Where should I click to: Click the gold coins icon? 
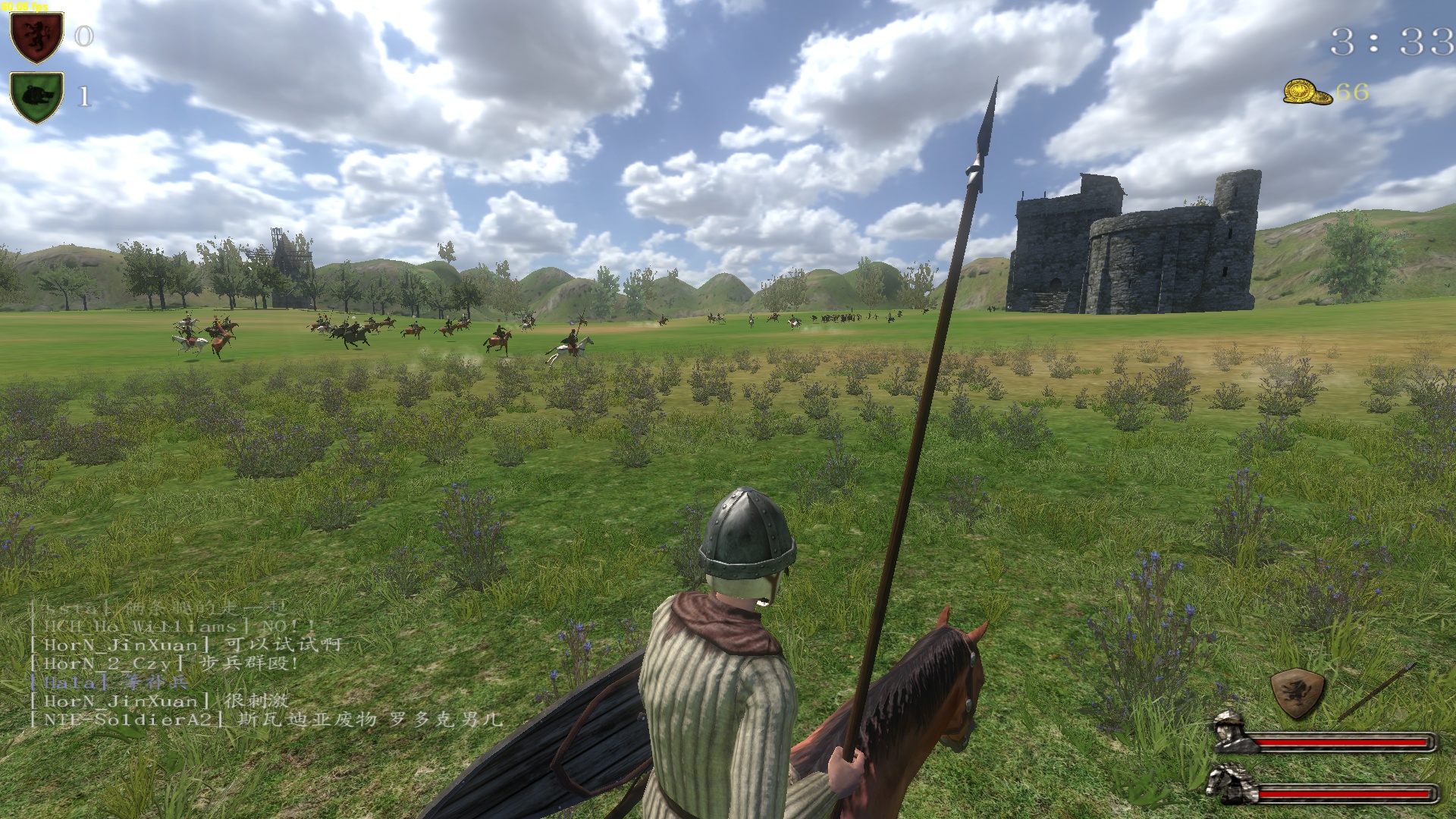click(1307, 93)
